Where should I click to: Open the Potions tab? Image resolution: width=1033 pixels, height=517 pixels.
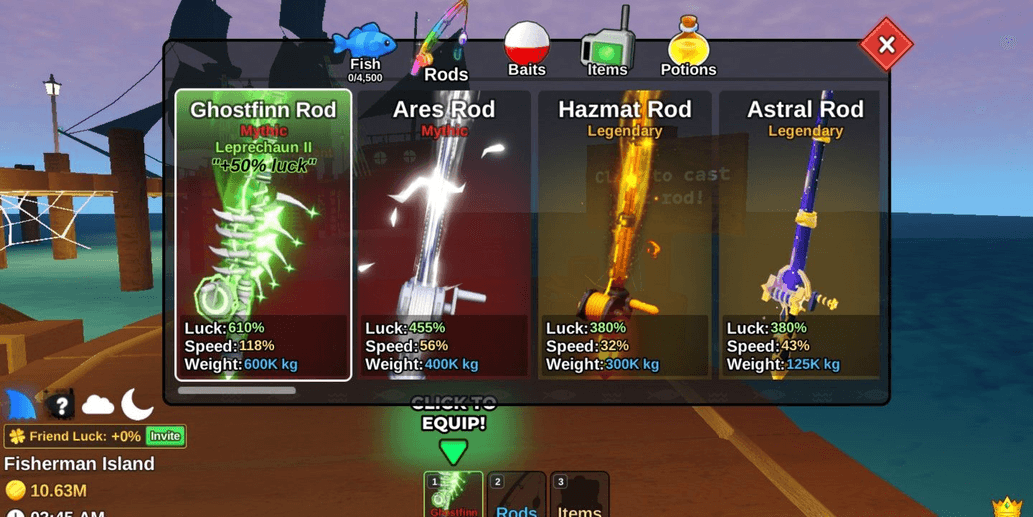coord(688,48)
